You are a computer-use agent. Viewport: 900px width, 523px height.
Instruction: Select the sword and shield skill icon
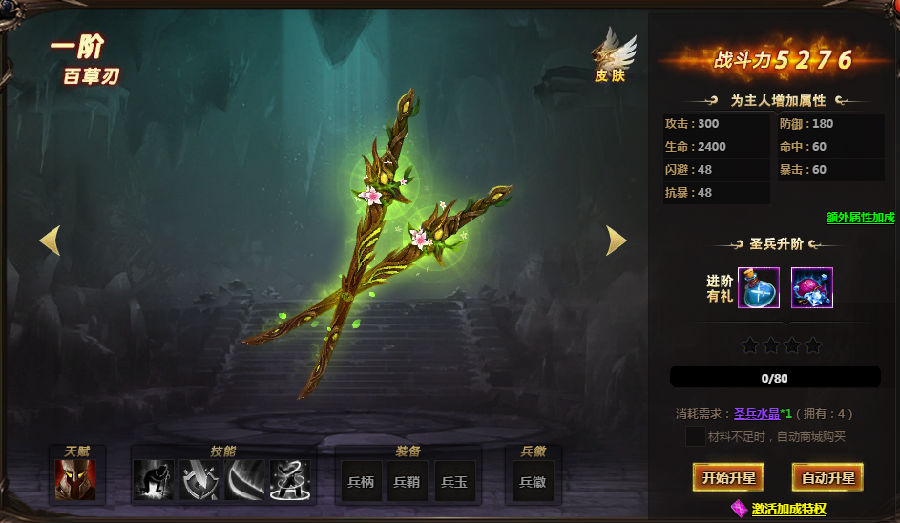[x=199, y=480]
